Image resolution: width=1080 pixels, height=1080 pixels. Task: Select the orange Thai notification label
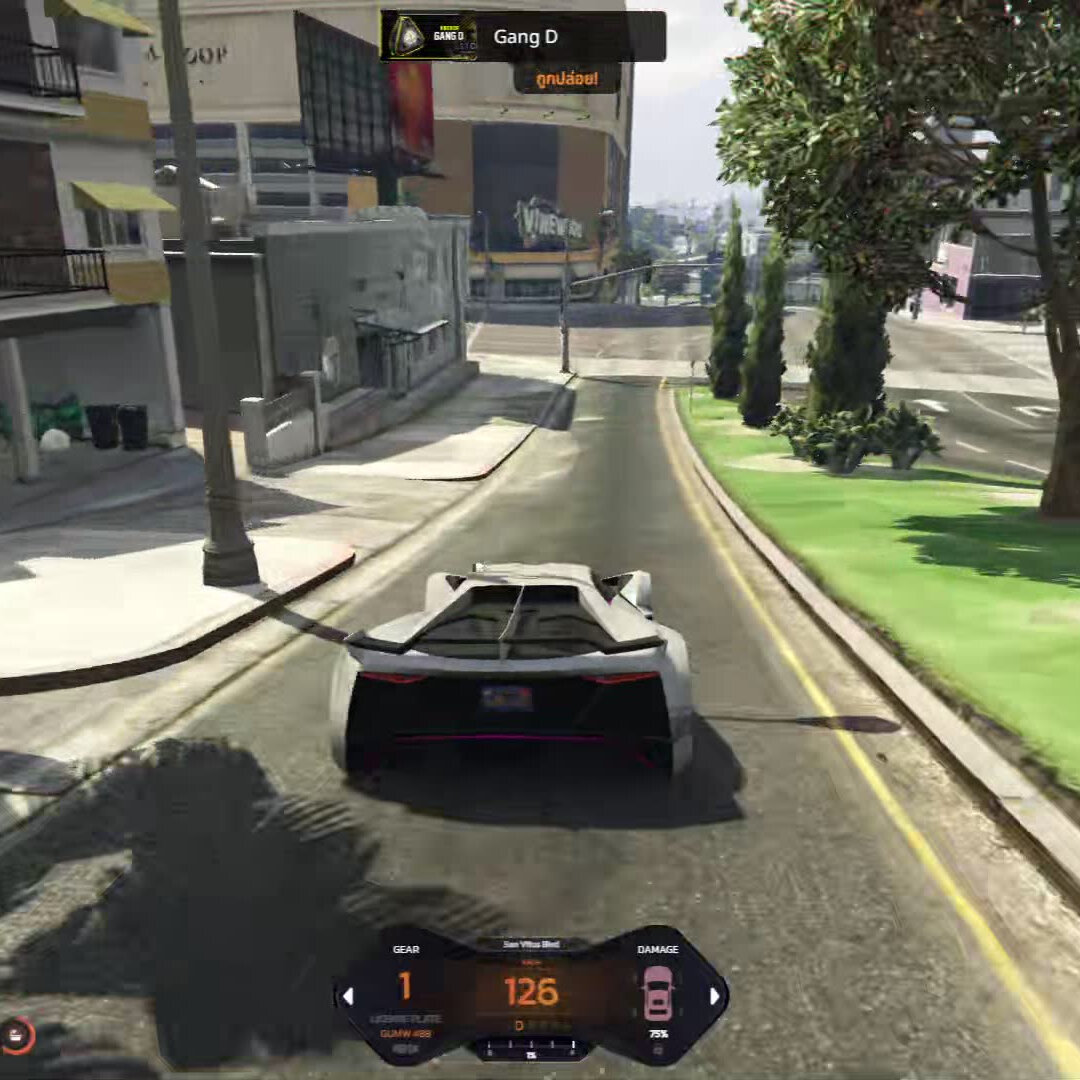[x=567, y=78]
